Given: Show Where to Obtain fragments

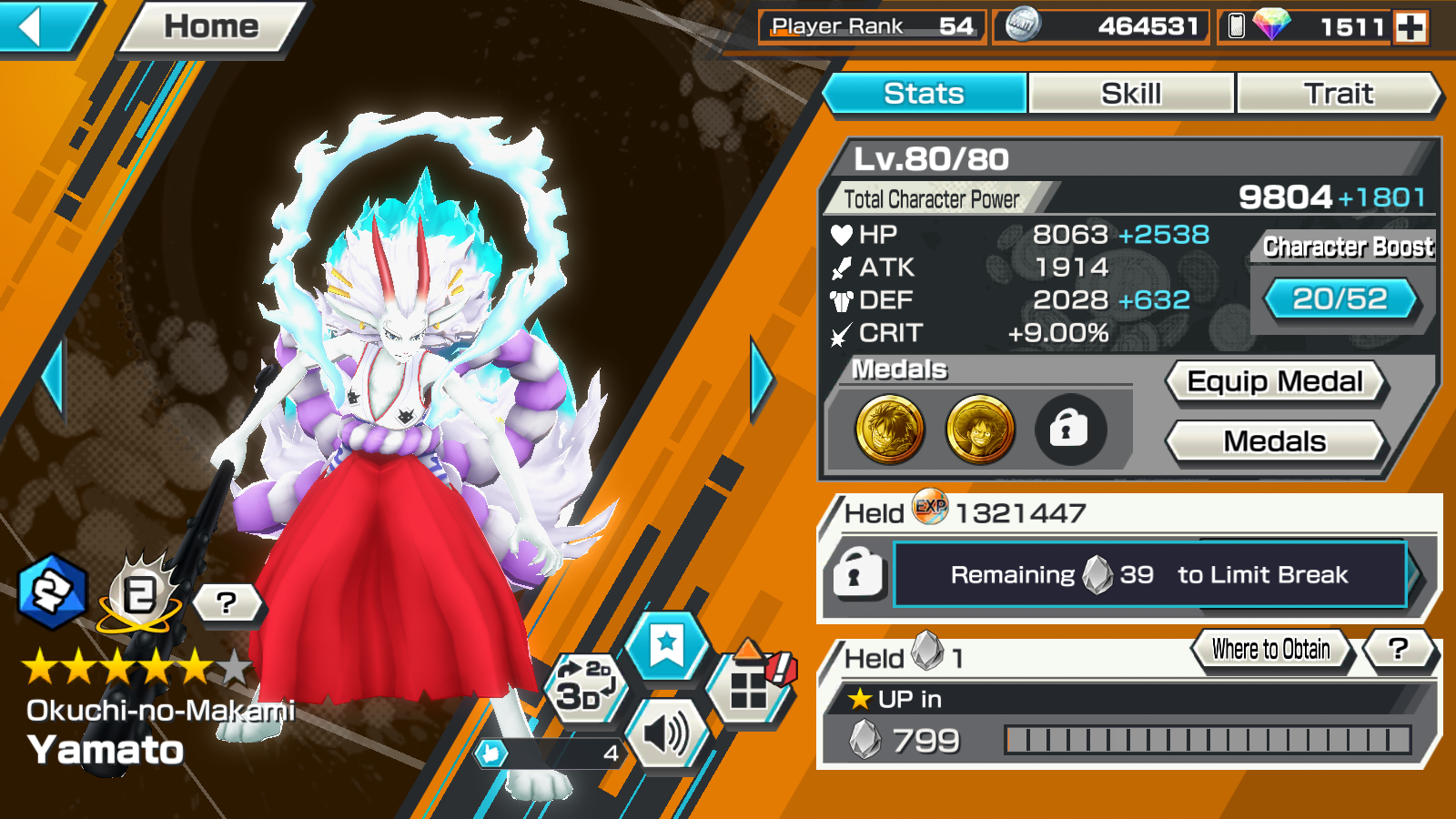Looking at the screenshot, I should click(1270, 650).
